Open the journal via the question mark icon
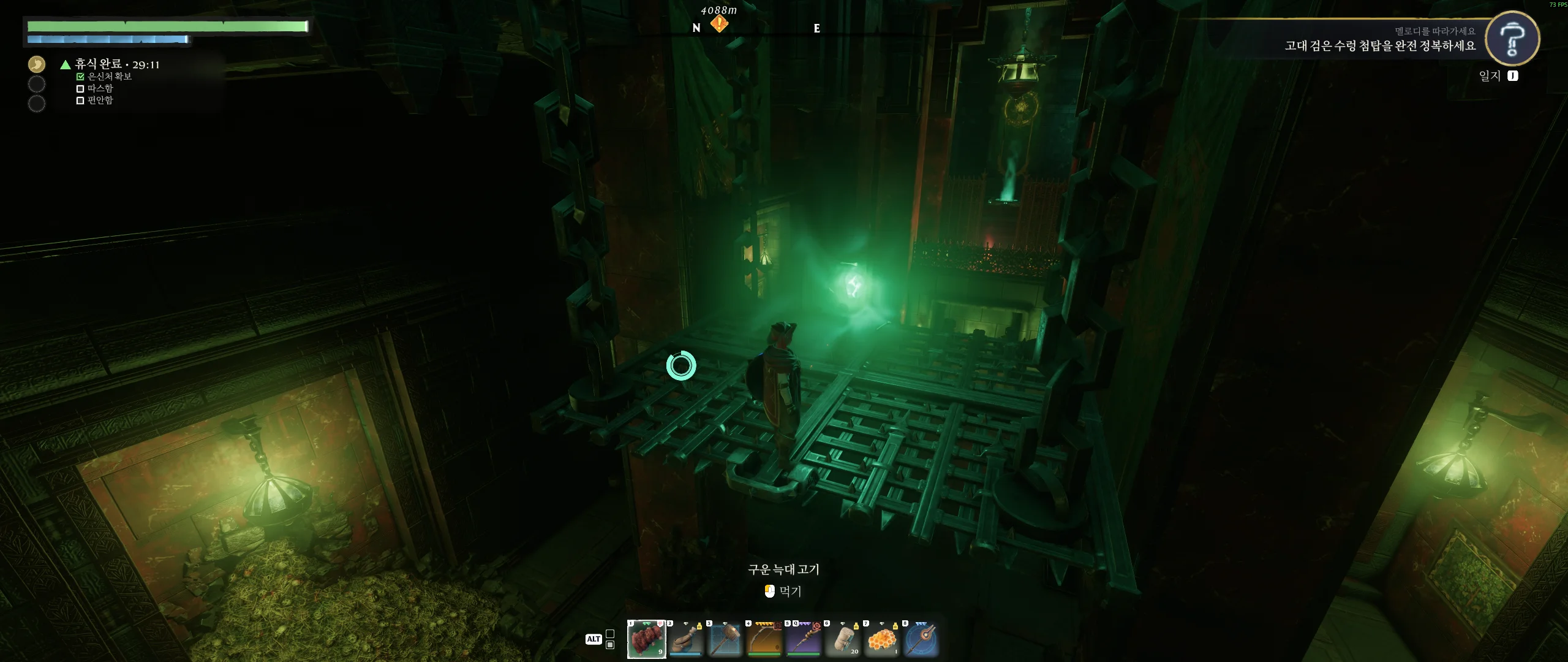The width and height of the screenshot is (1568, 662). [x=1512, y=38]
